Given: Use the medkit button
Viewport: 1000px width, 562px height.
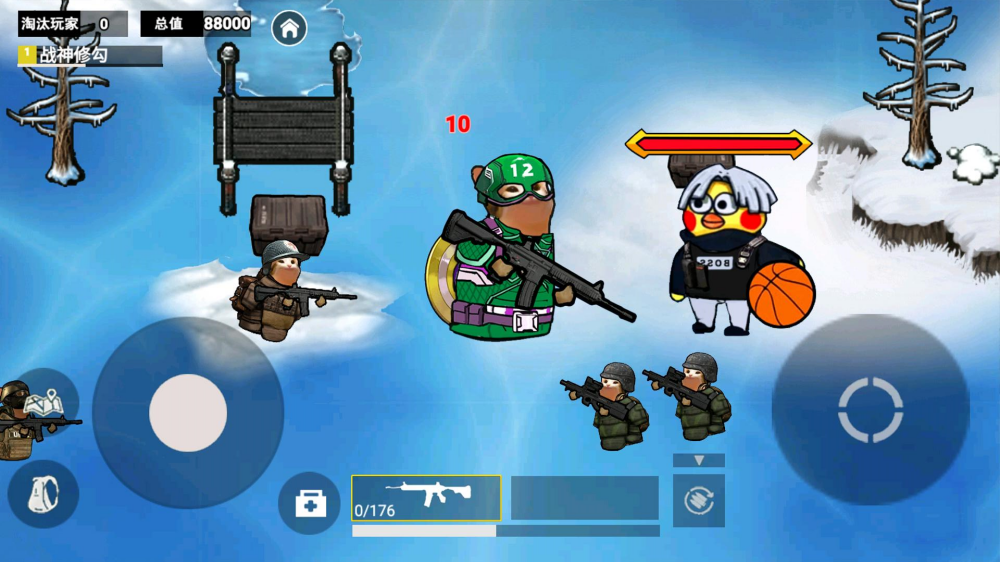Looking at the screenshot, I should (x=309, y=502).
